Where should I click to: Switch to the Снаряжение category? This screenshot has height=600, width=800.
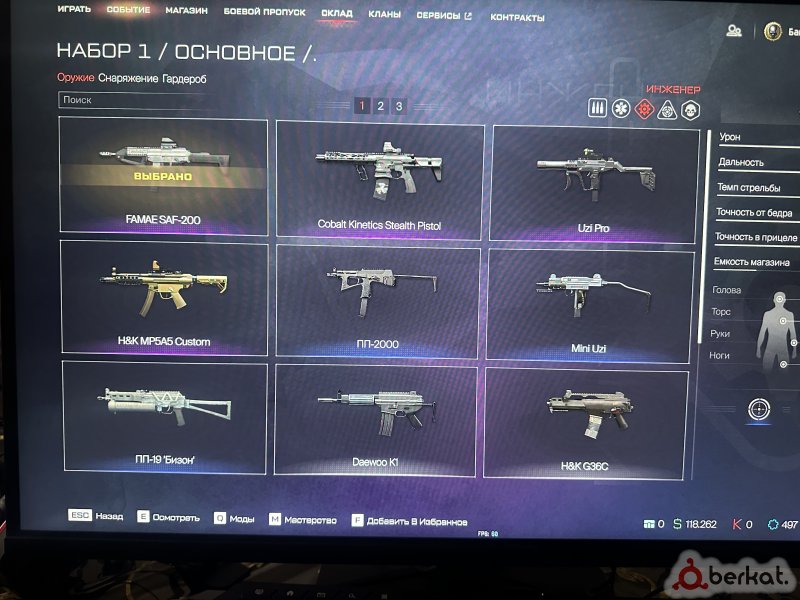(x=128, y=78)
